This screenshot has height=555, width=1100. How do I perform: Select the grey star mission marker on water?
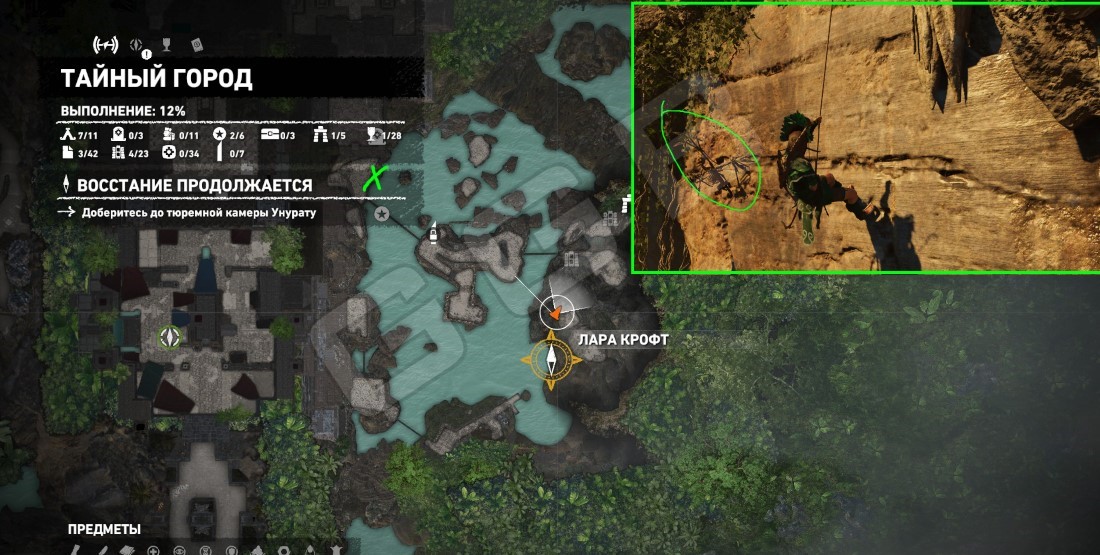tap(381, 214)
